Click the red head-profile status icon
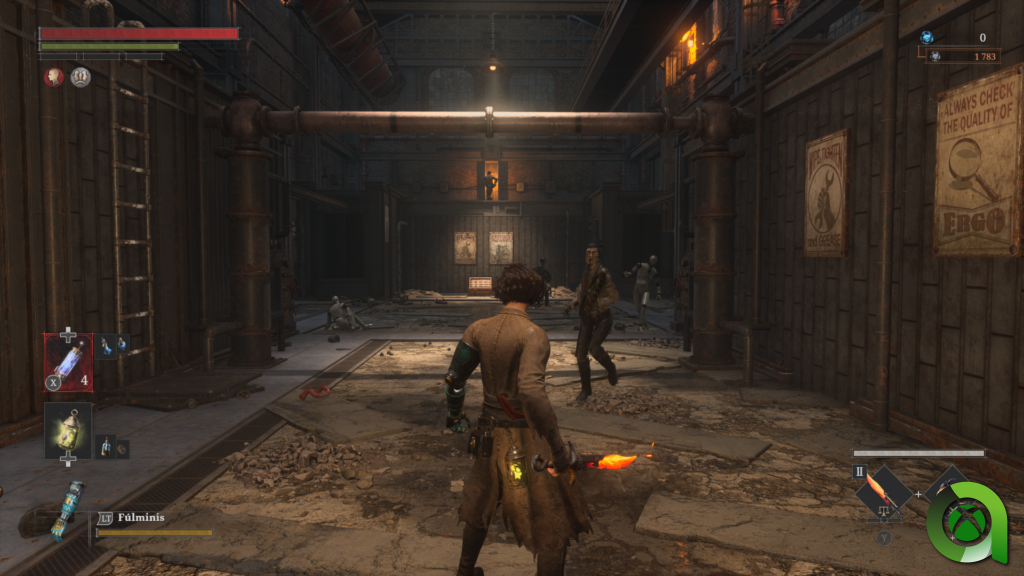This screenshot has height=576, width=1024. [53, 77]
